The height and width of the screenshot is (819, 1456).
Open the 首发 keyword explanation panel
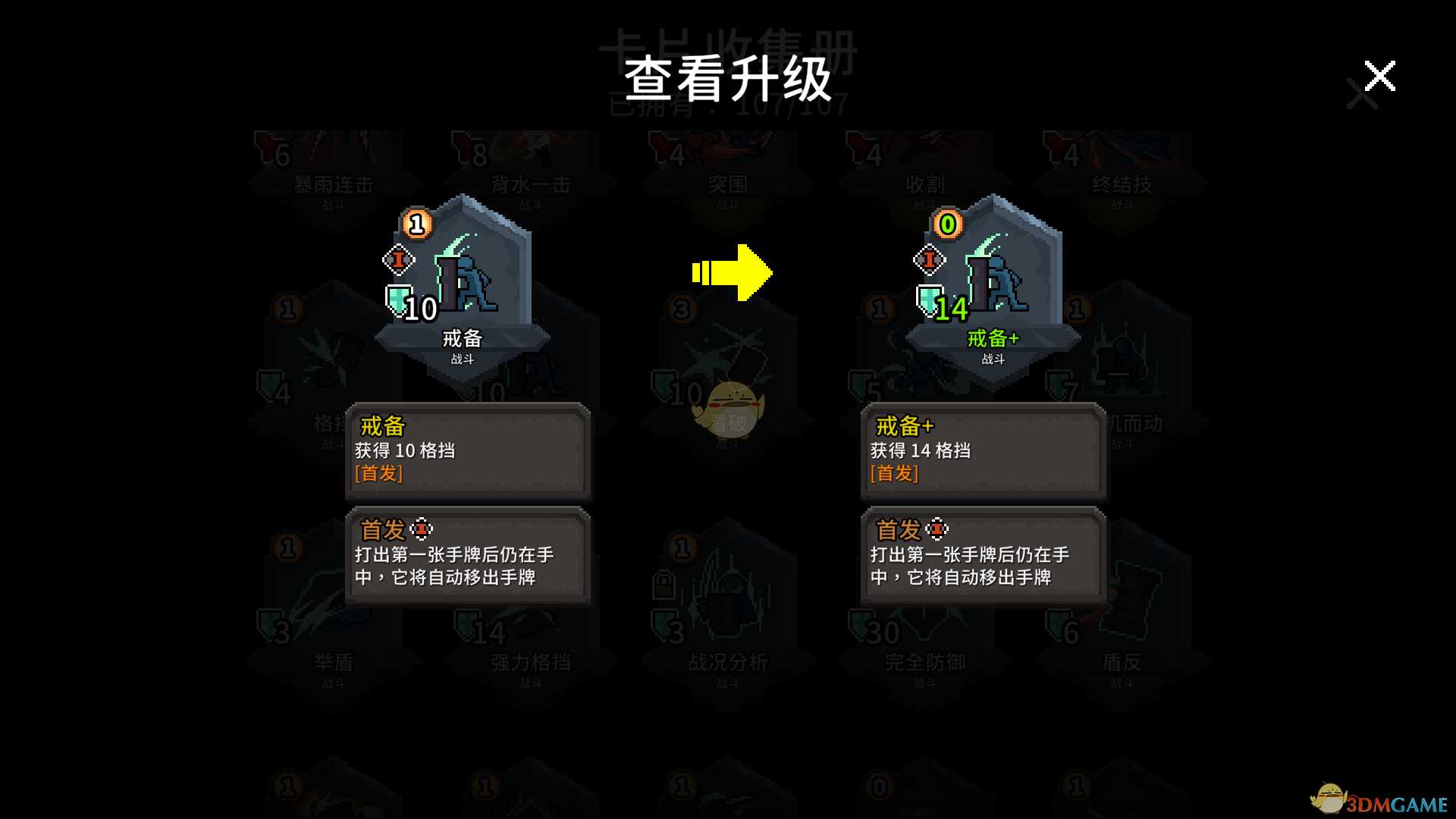(468, 557)
